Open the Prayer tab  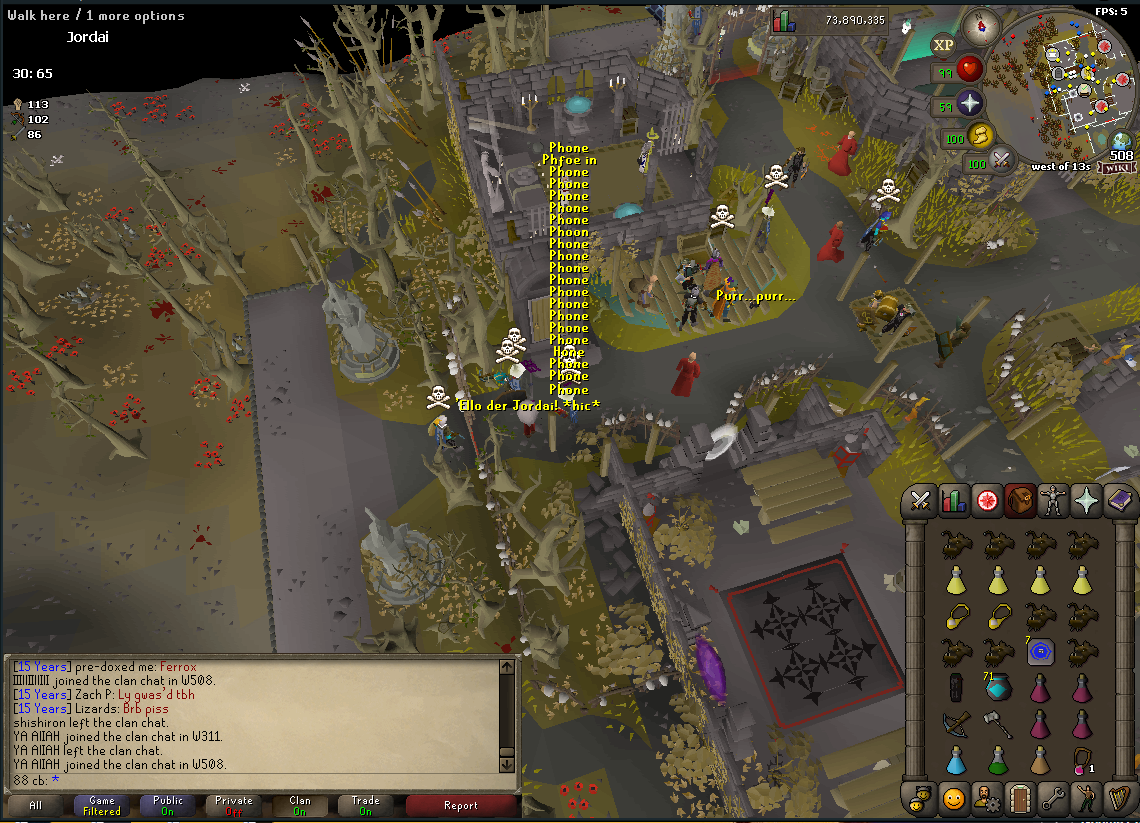(1086, 501)
